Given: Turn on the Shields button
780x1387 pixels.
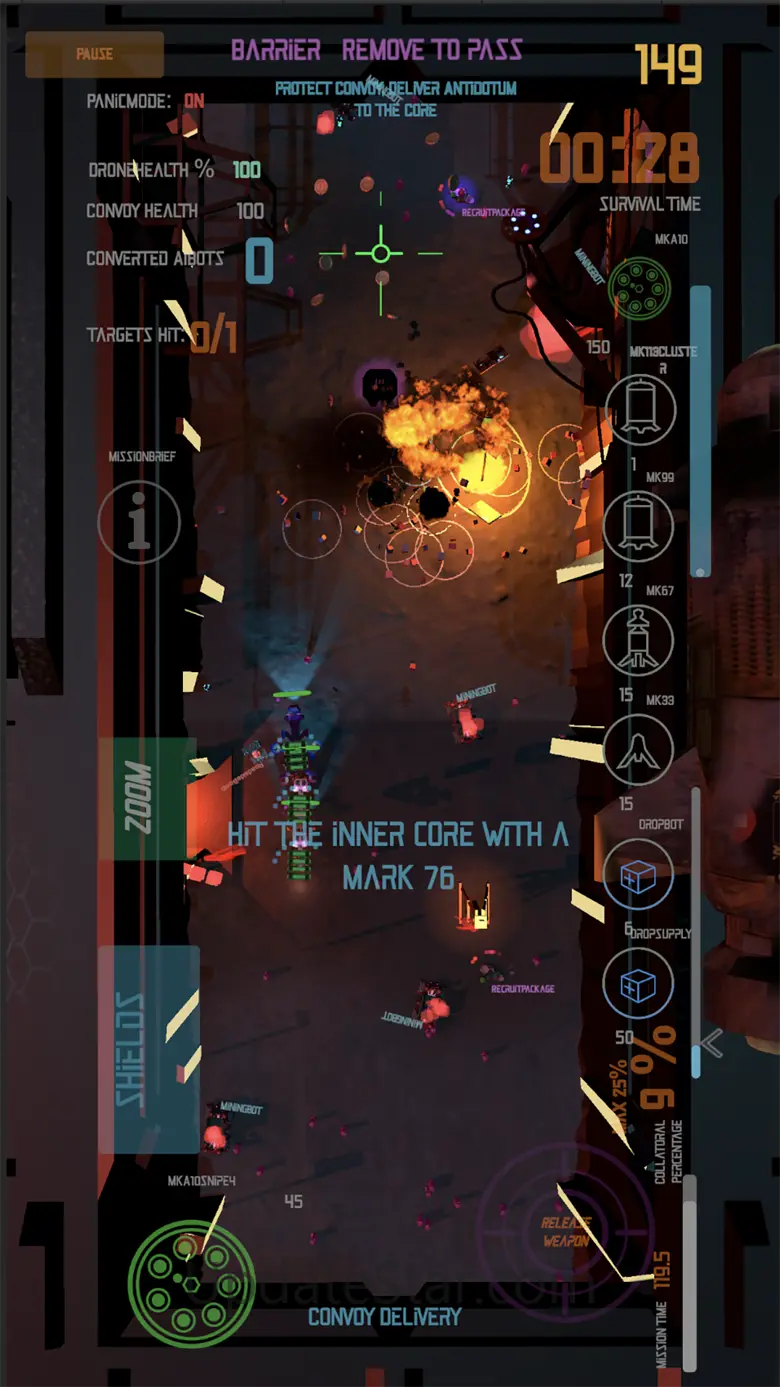Looking at the screenshot, I should pos(148,1049).
